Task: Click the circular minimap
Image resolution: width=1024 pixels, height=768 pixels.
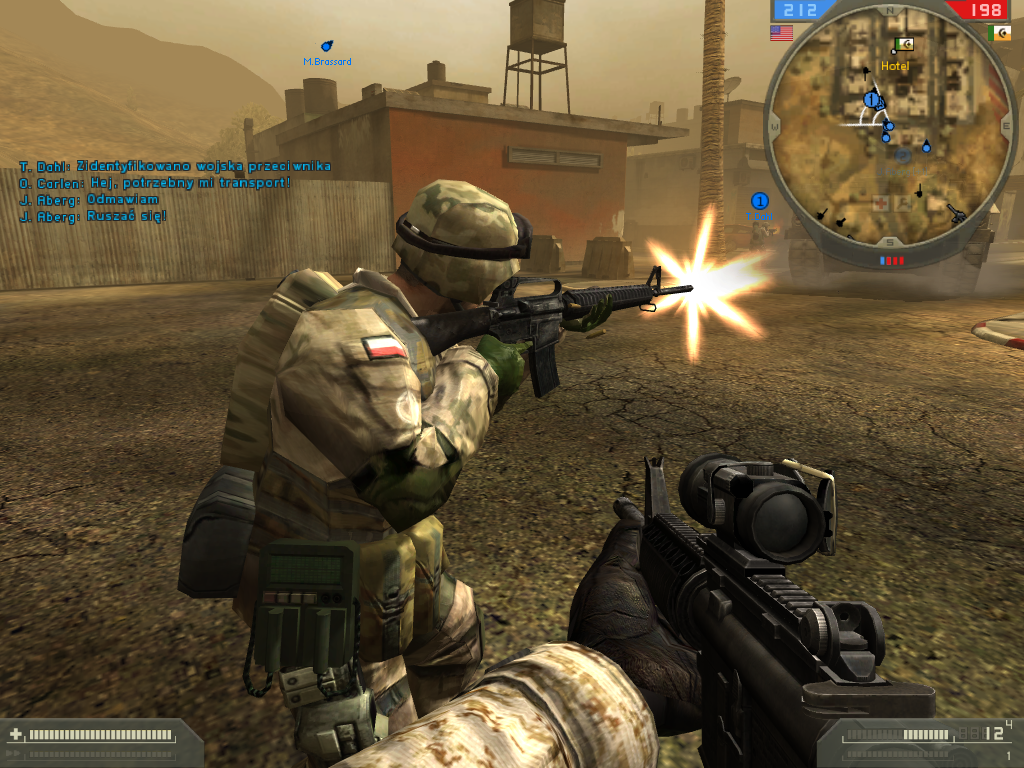Action: coord(888,130)
